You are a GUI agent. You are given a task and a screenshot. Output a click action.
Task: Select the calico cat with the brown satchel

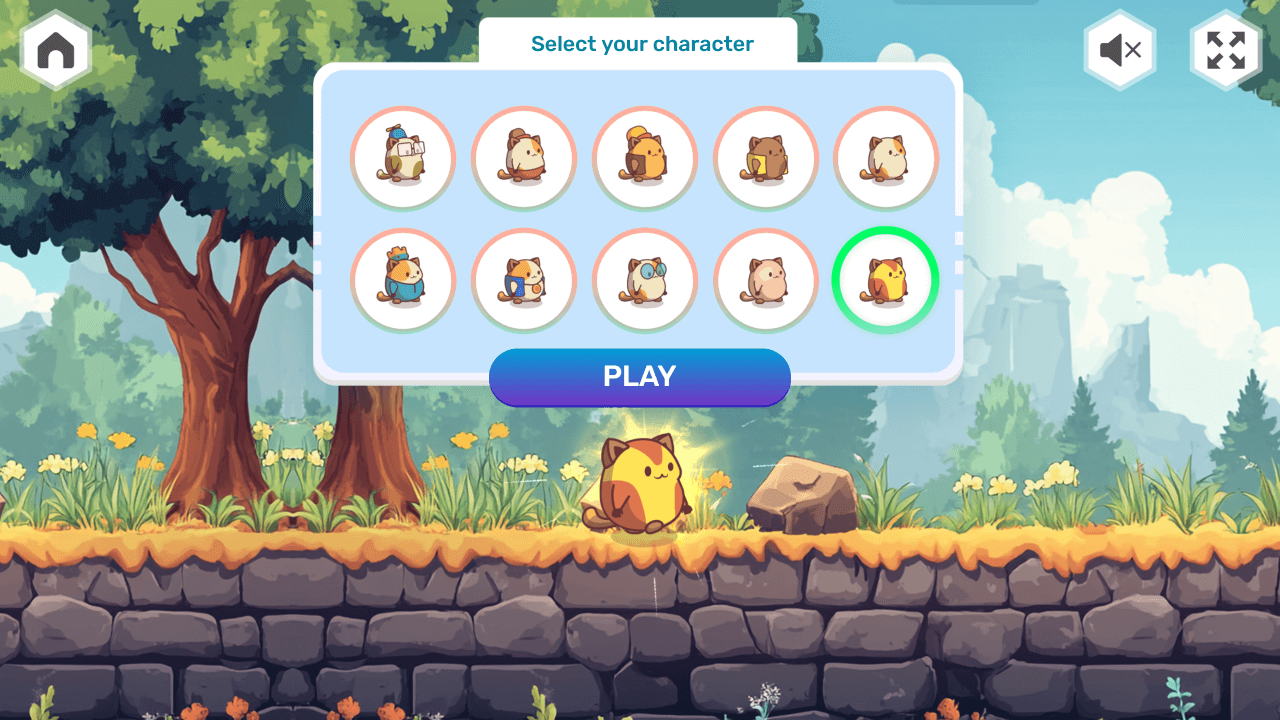point(524,158)
